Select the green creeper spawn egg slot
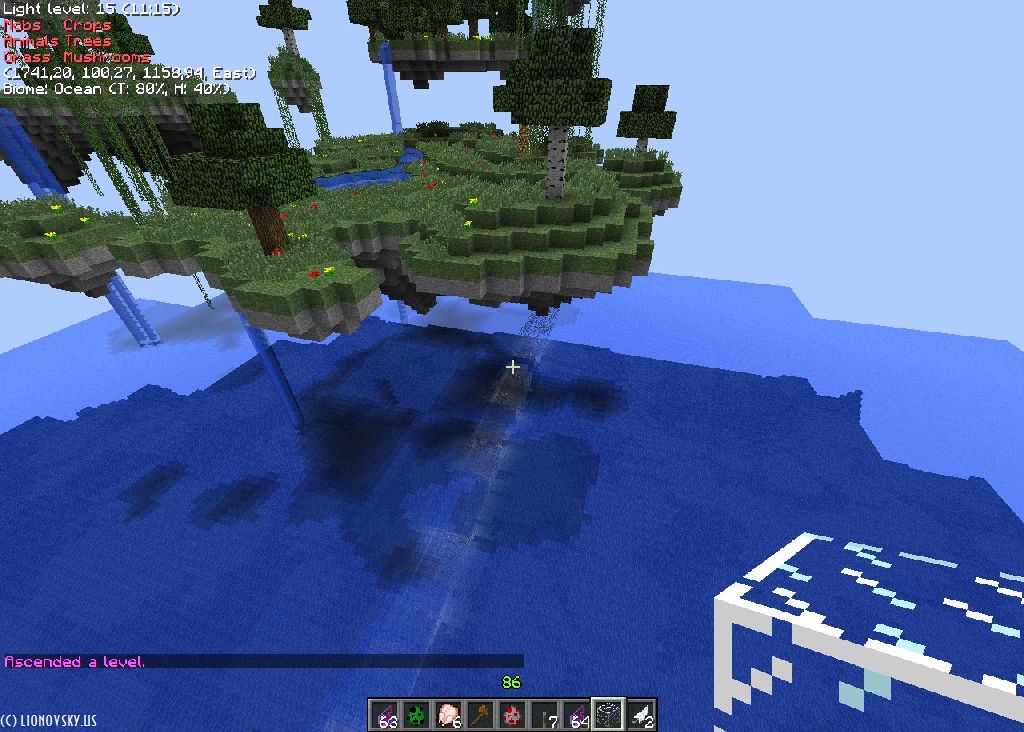 [x=417, y=714]
